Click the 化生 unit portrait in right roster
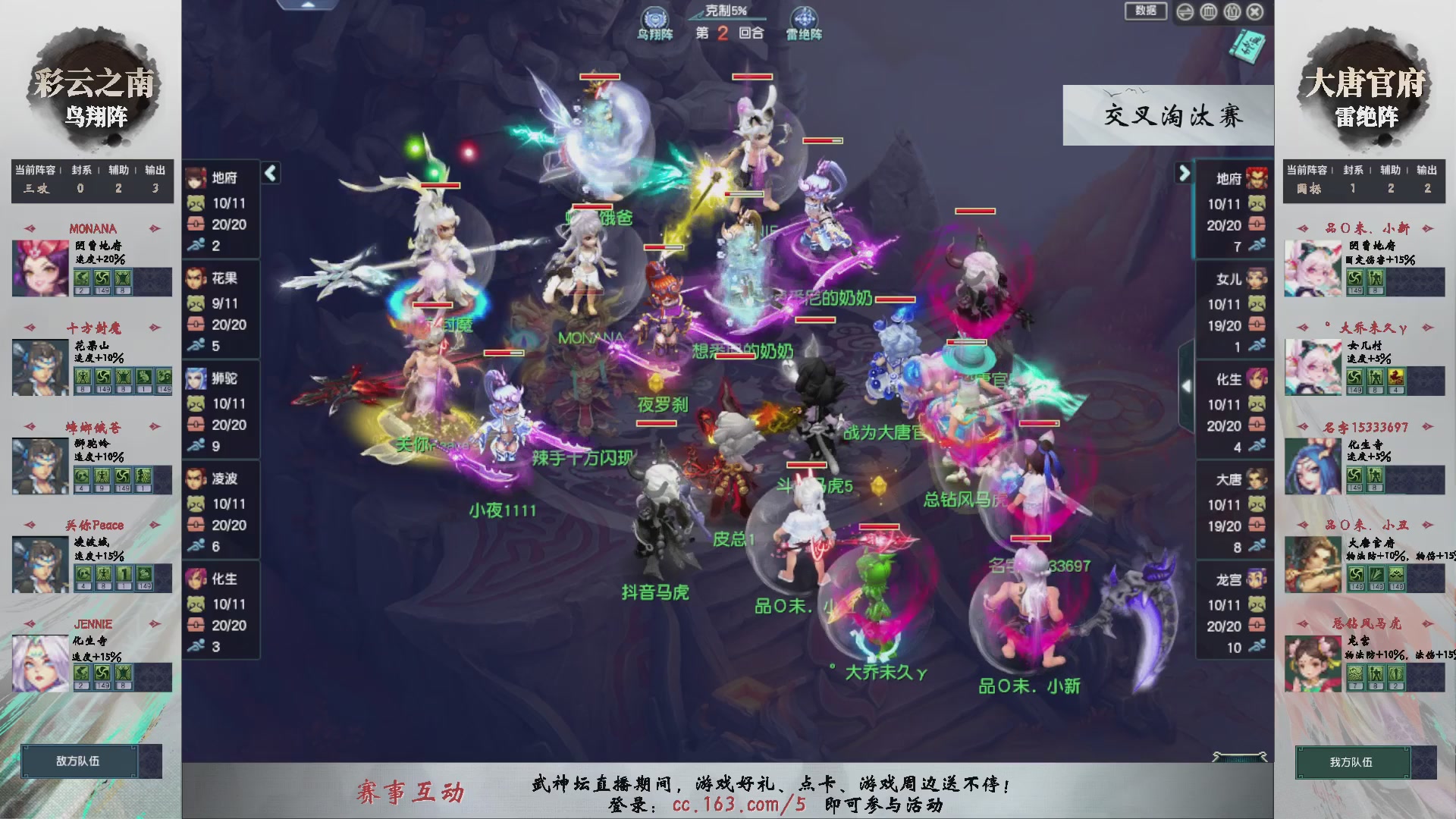Viewport: 1456px width, 819px height. point(1255,380)
